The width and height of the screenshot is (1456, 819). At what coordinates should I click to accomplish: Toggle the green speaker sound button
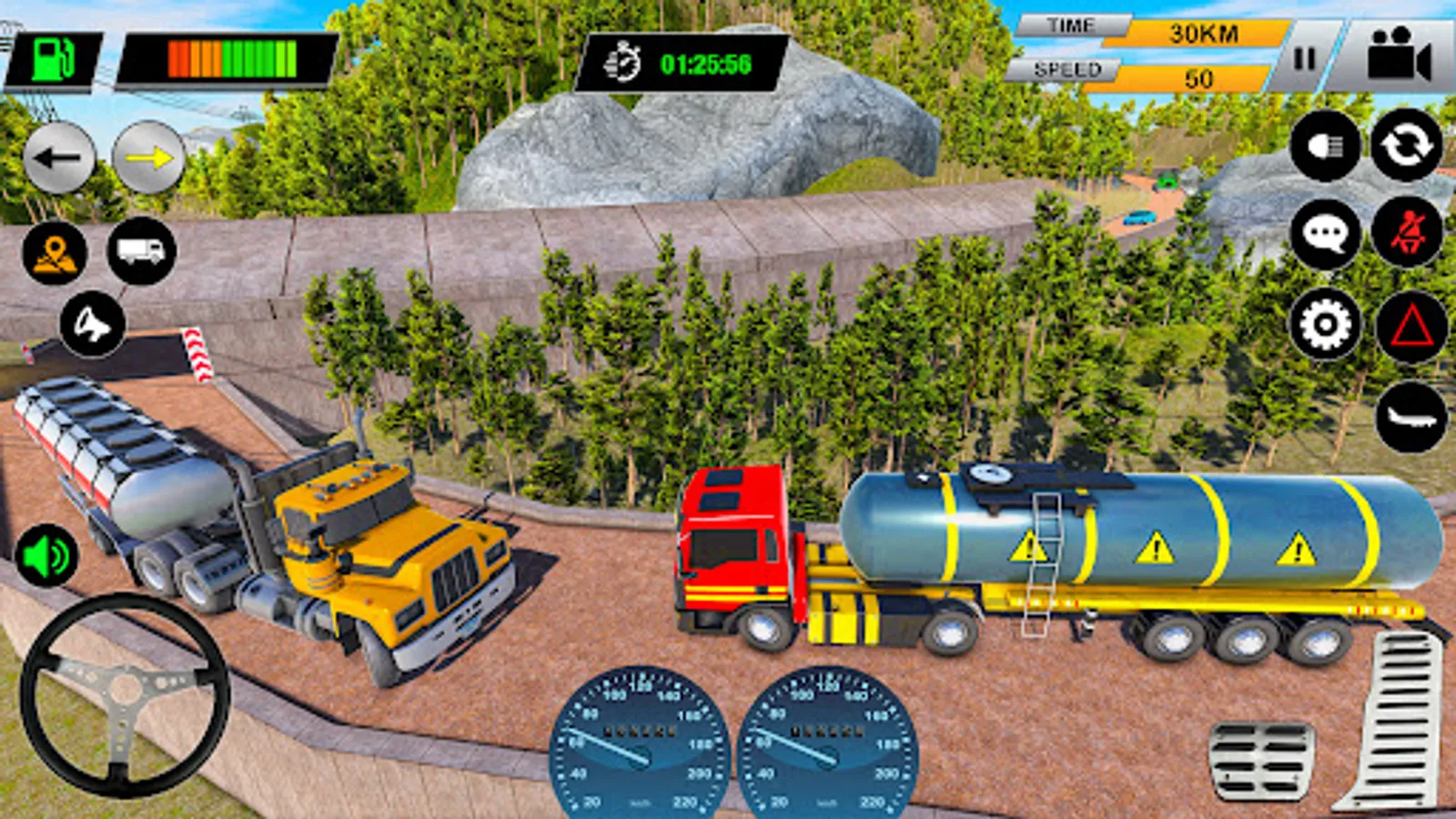[x=47, y=555]
